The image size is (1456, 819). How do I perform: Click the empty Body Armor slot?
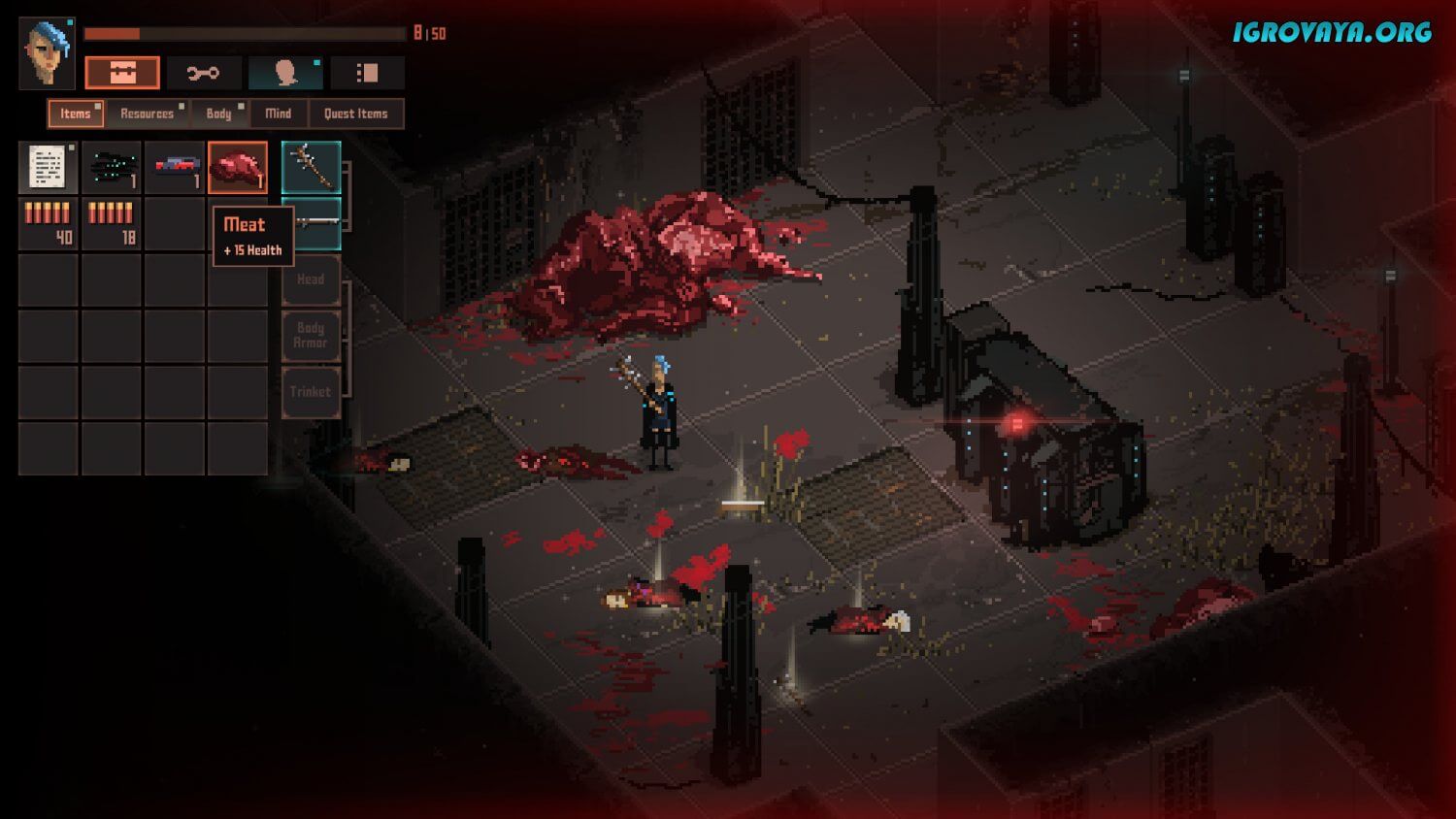tap(311, 336)
